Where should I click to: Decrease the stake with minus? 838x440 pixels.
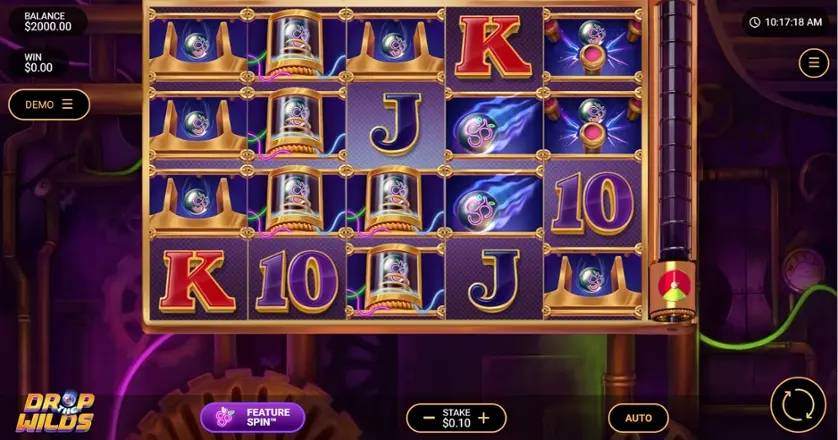point(428,418)
